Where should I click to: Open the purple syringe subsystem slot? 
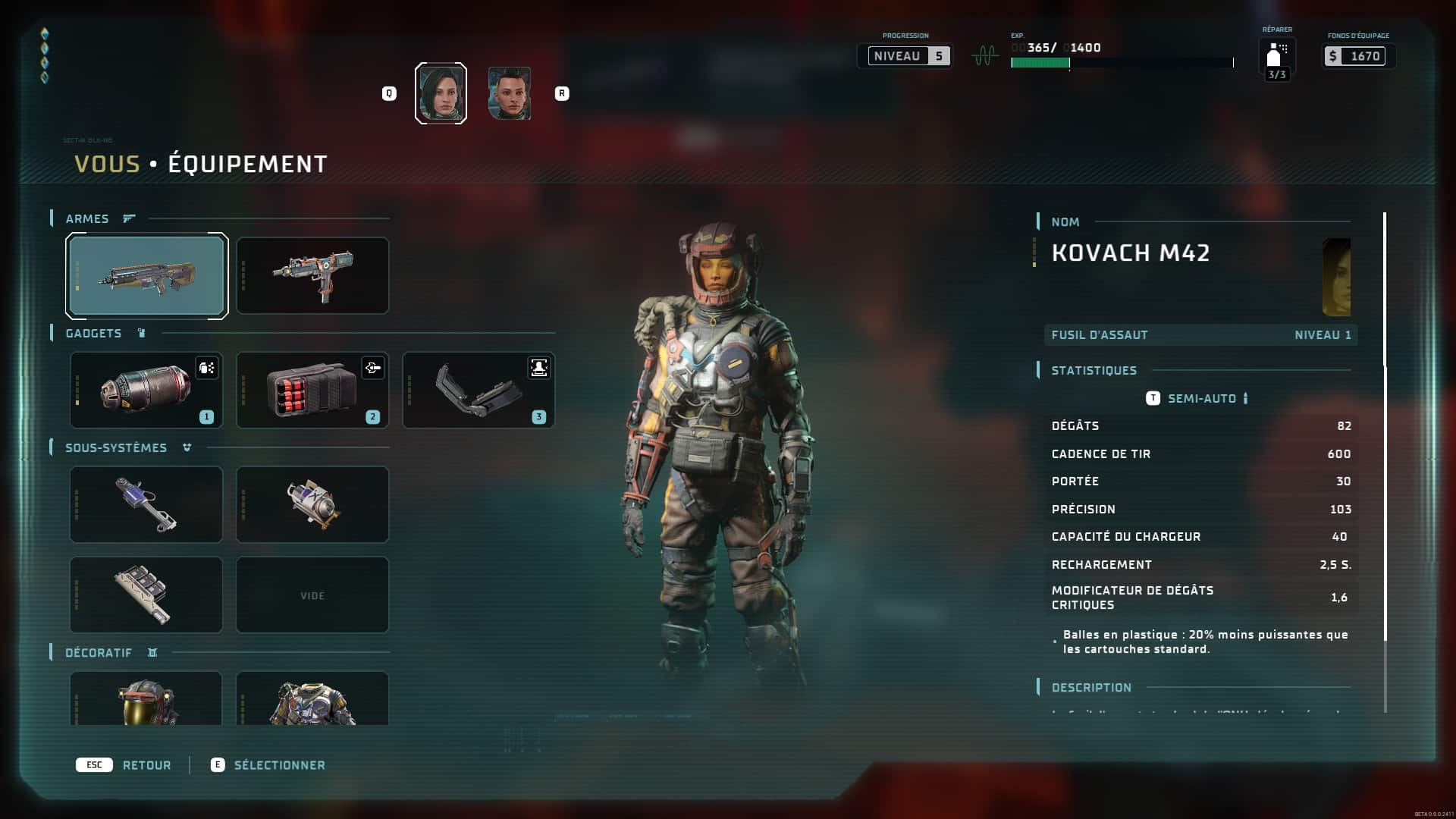pos(146,505)
